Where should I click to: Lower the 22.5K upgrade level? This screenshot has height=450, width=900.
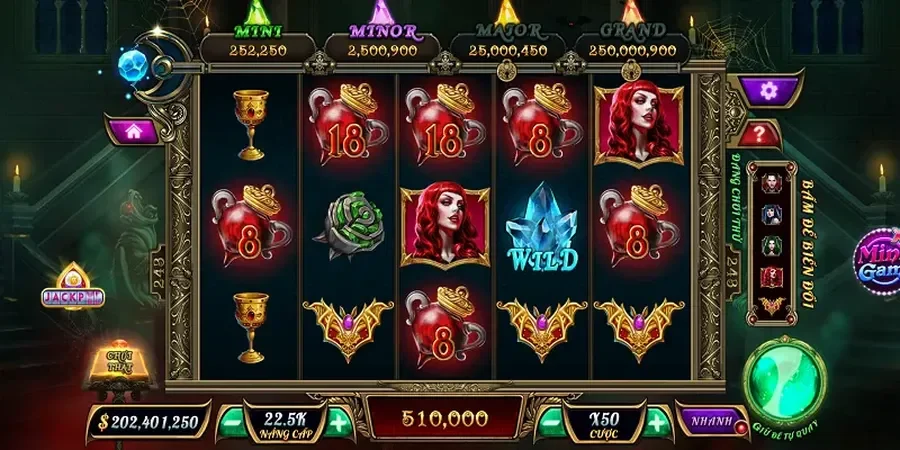[x=230, y=422]
